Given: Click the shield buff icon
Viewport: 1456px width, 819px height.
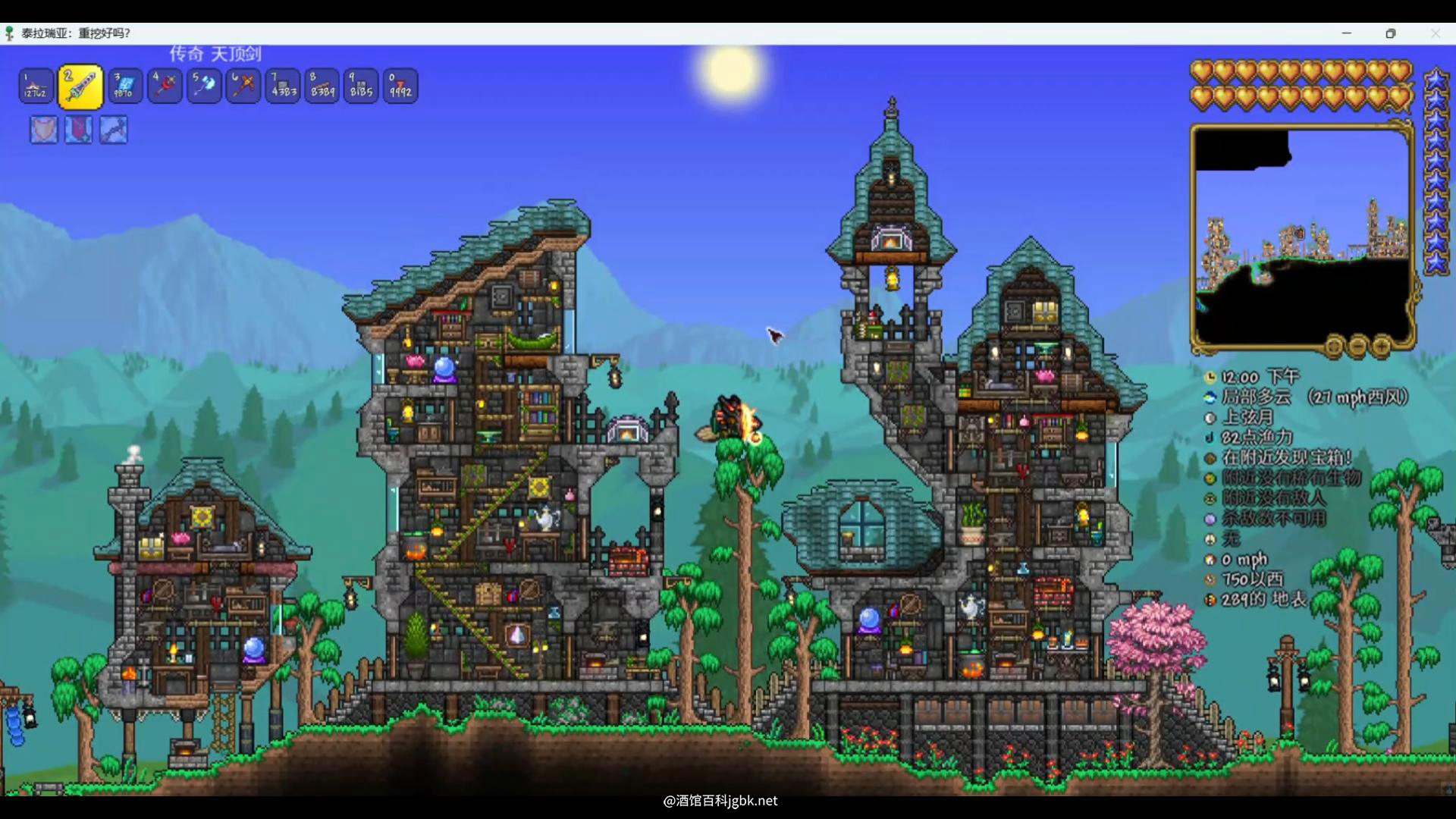Looking at the screenshot, I should (x=43, y=130).
